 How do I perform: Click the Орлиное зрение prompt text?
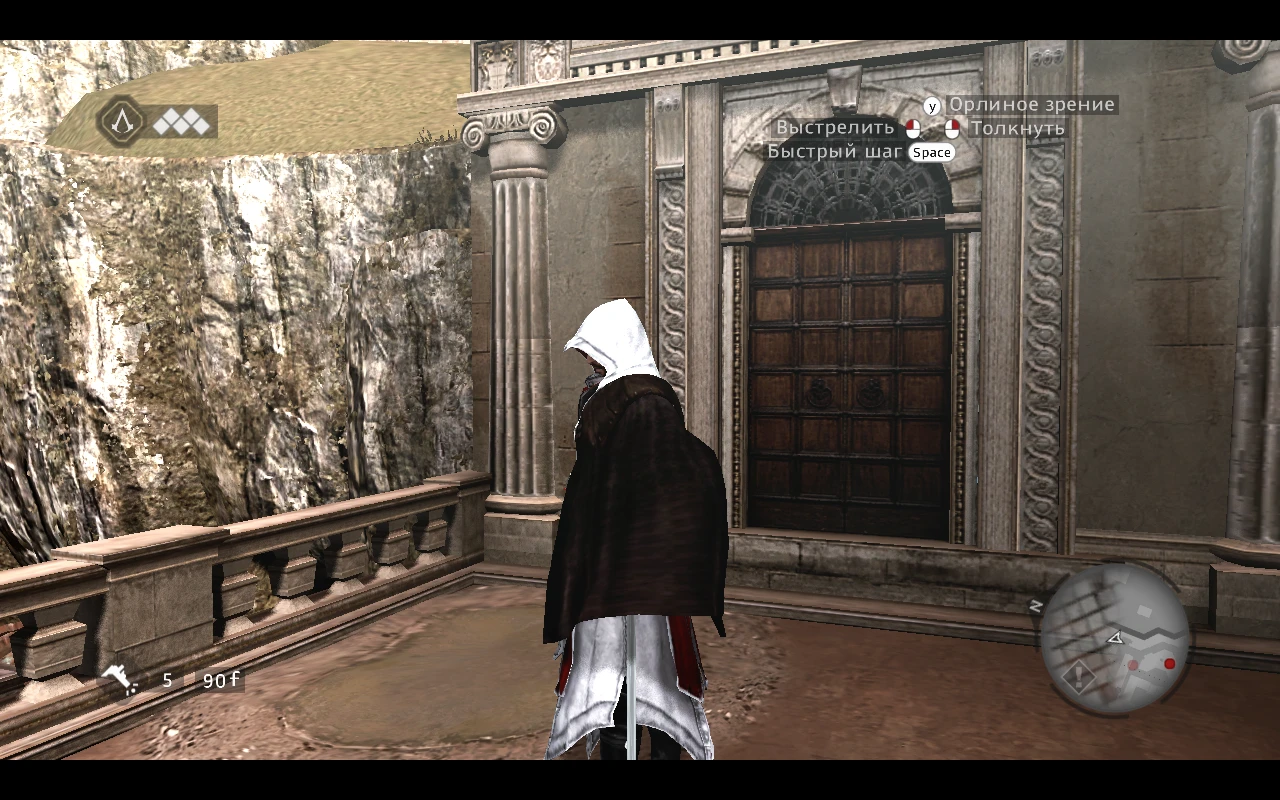[x=1031, y=104]
